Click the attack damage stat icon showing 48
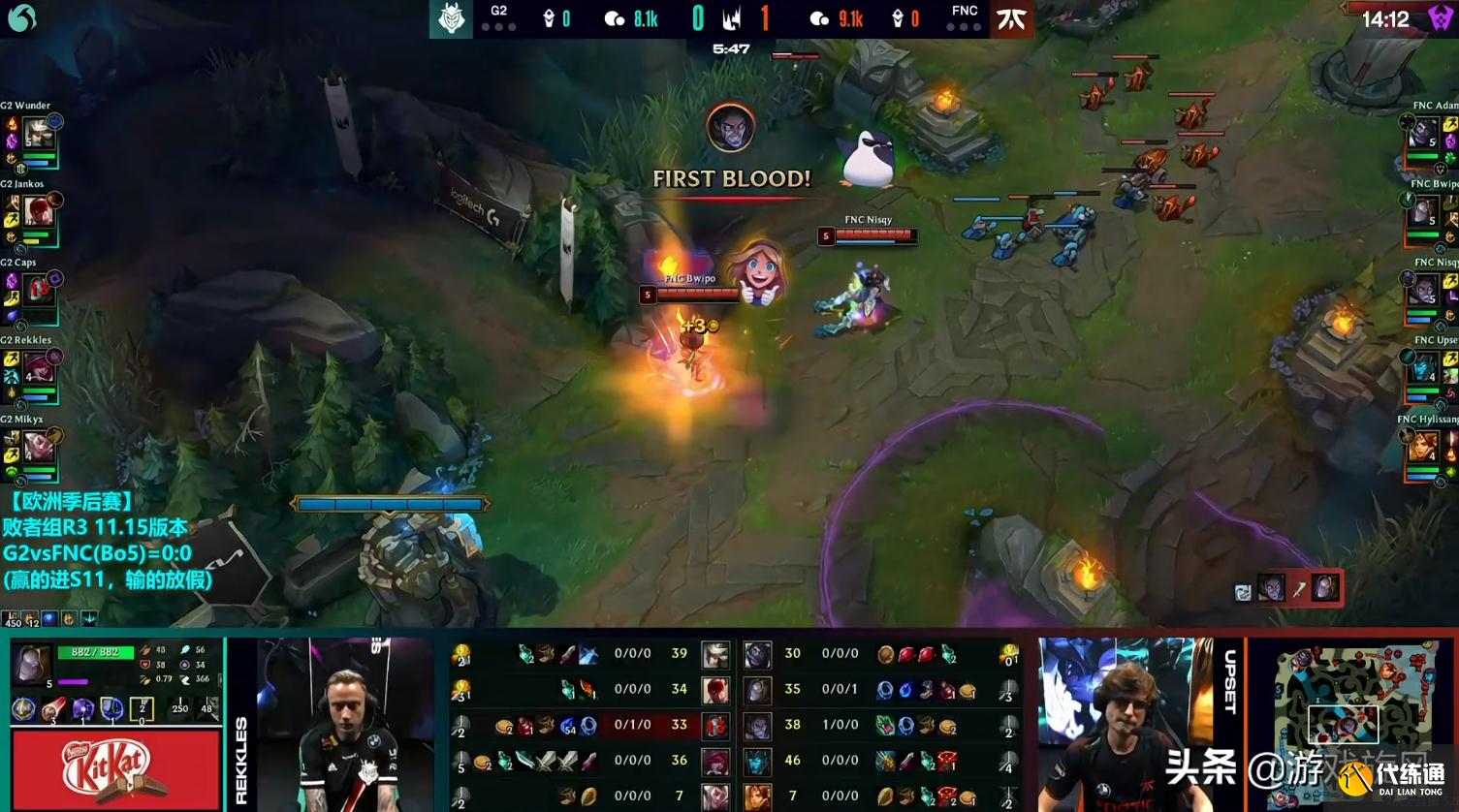The height and width of the screenshot is (812, 1459). point(146,650)
